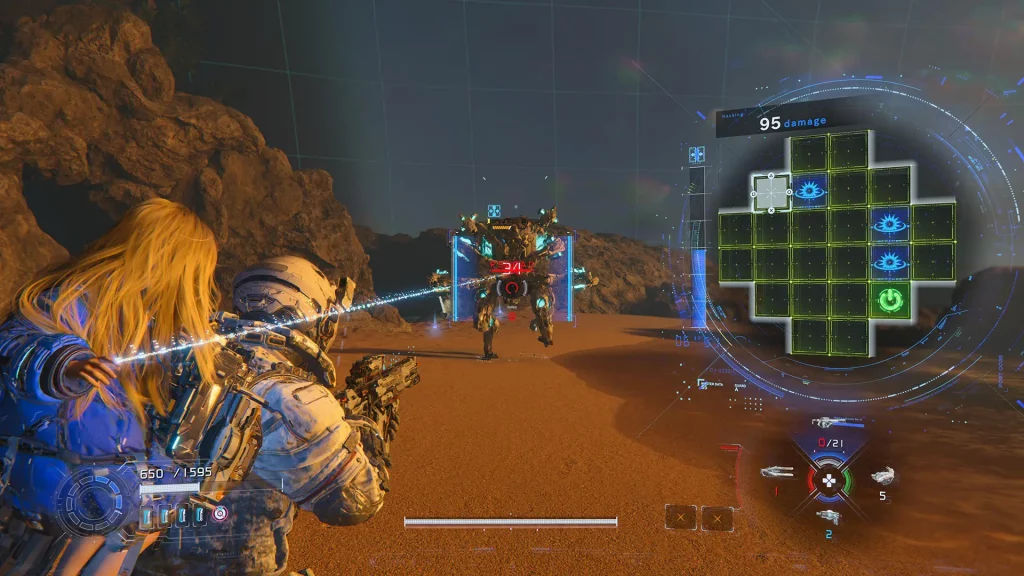Select the right wheel item with count 5
Screen dimensions: 1024x576
pyautogui.click(x=881, y=477)
